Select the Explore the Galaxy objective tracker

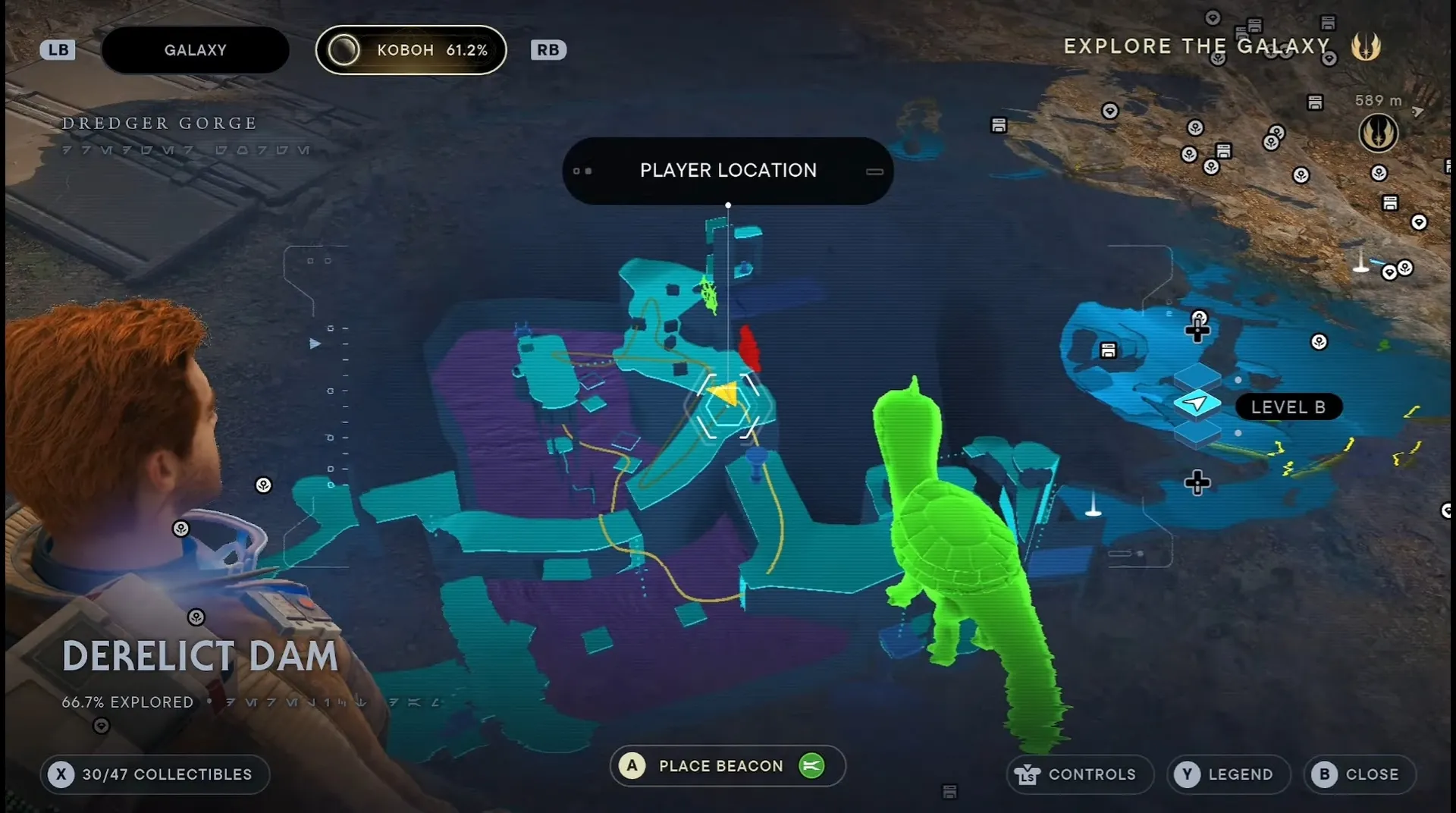[x=1197, y=46]
